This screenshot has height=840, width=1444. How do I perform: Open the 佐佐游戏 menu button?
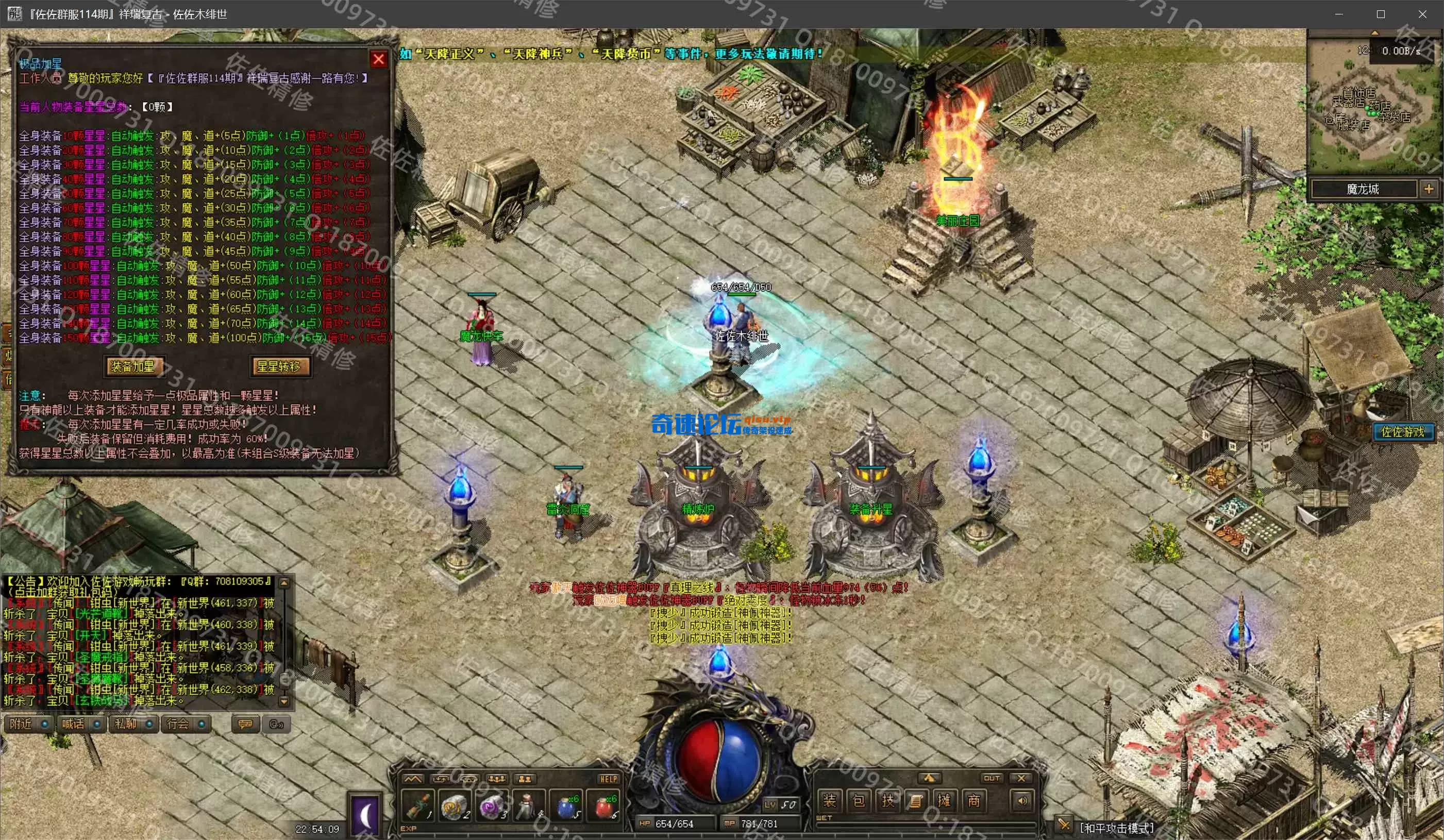pos(1402,432)
